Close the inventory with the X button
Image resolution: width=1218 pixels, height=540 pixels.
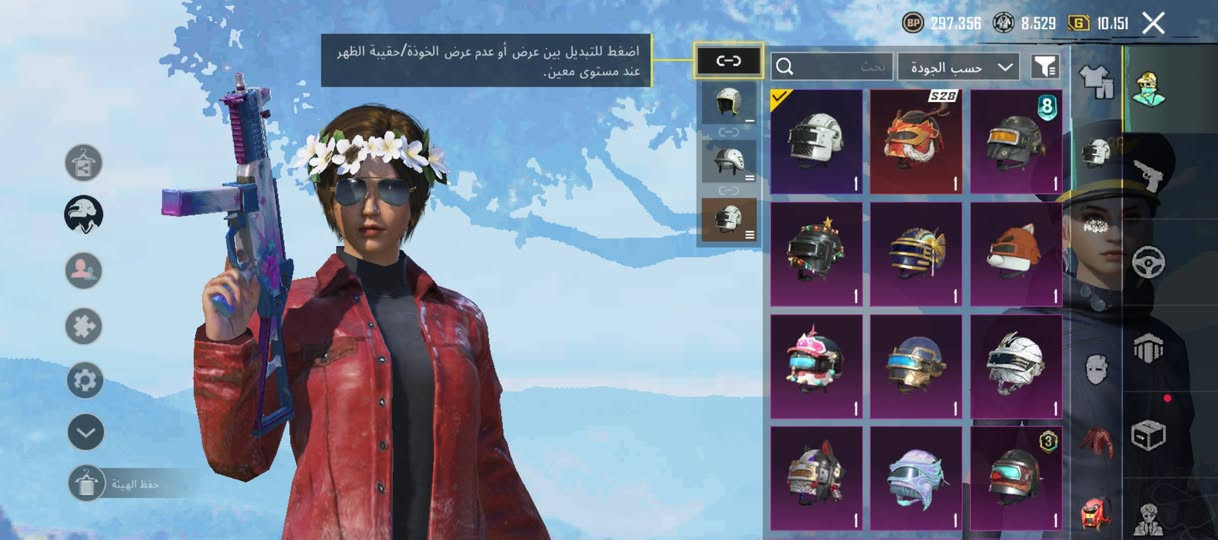click(1153, 23)
